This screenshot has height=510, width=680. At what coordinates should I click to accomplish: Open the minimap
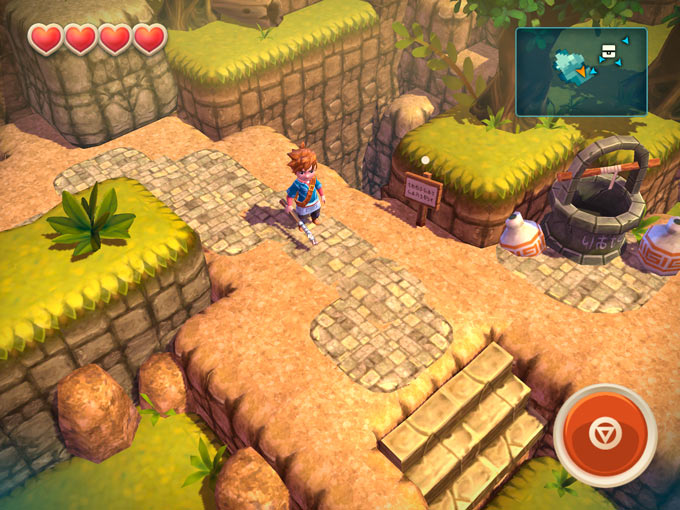581,71
